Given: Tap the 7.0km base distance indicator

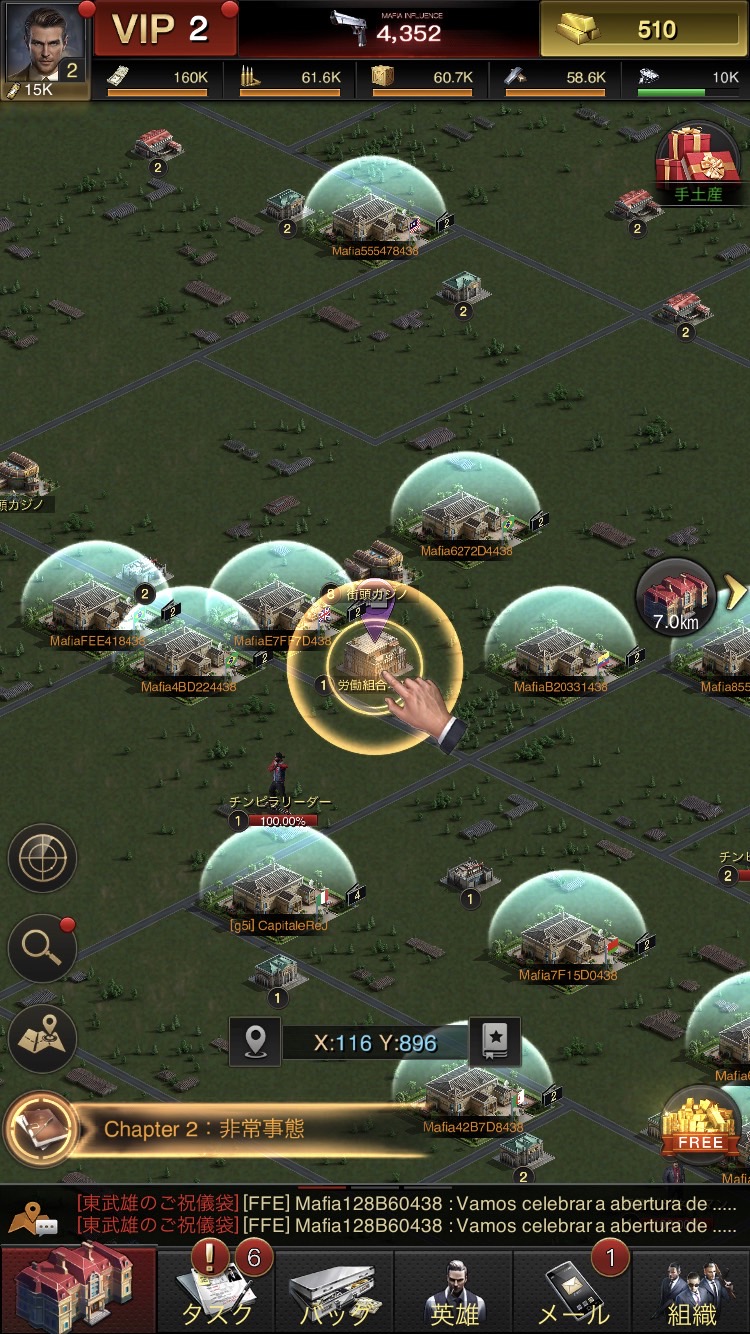Looking at the screenshot, I should pos(676,598).
